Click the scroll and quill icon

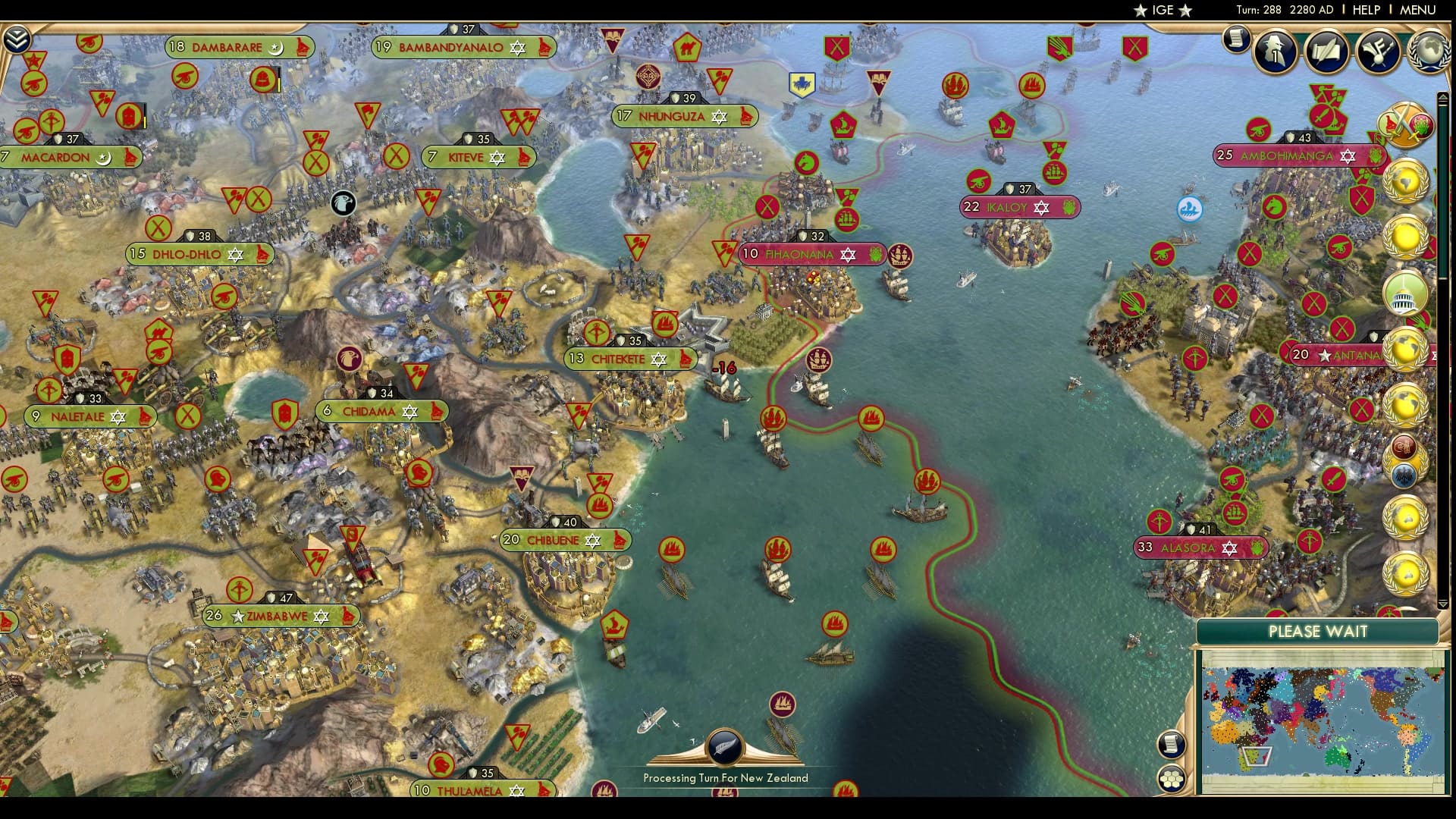tap(1327, 51)
